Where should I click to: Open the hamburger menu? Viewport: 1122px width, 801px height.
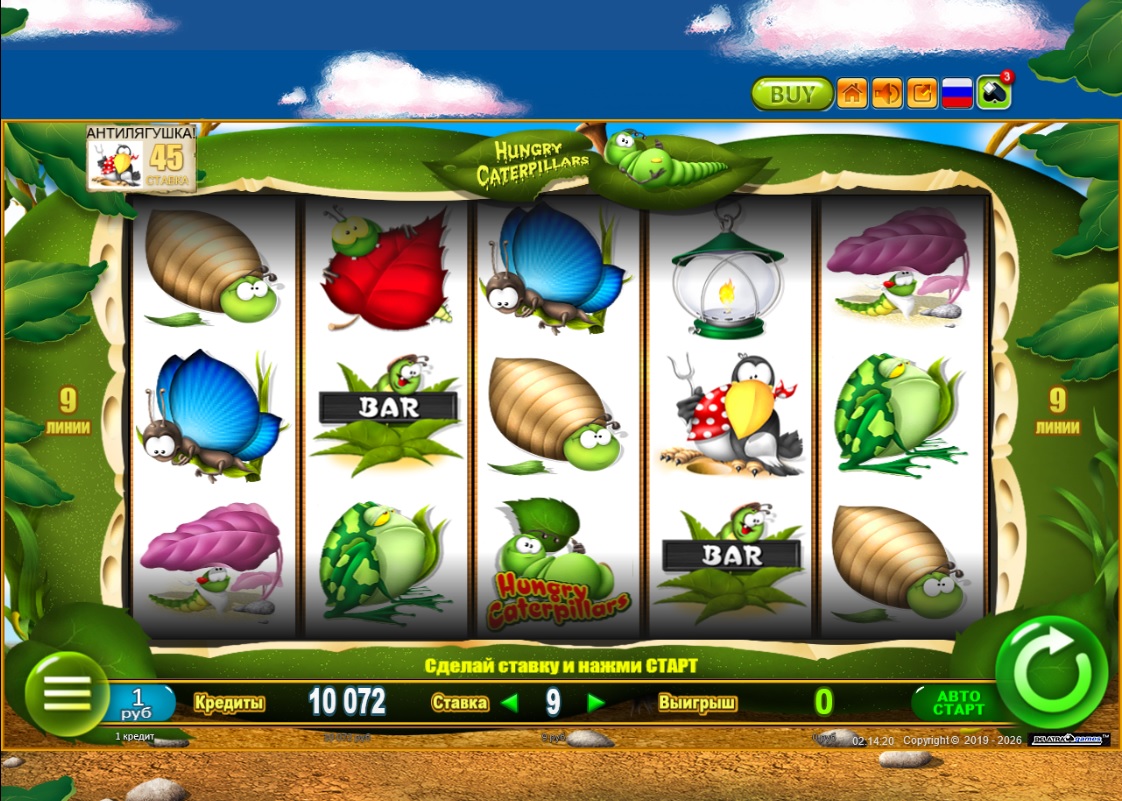67,693
